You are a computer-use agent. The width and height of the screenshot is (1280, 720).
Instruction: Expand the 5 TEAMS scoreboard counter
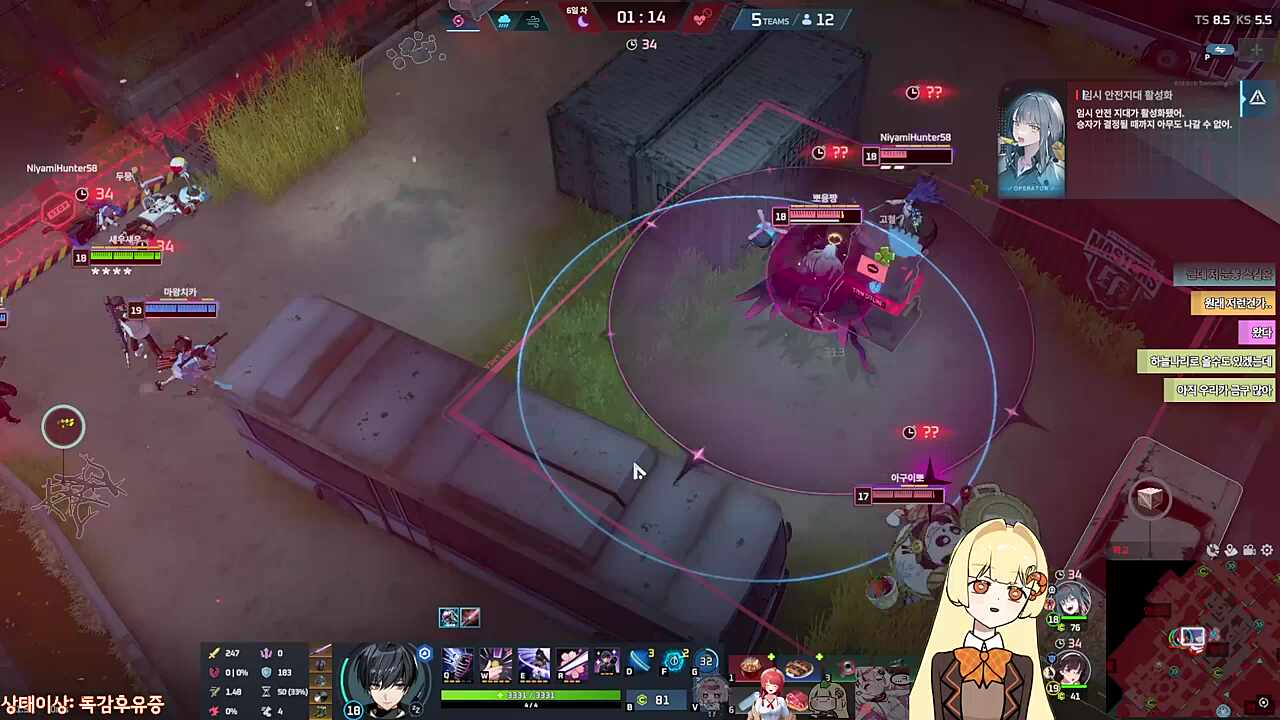[x=770, y=19]
